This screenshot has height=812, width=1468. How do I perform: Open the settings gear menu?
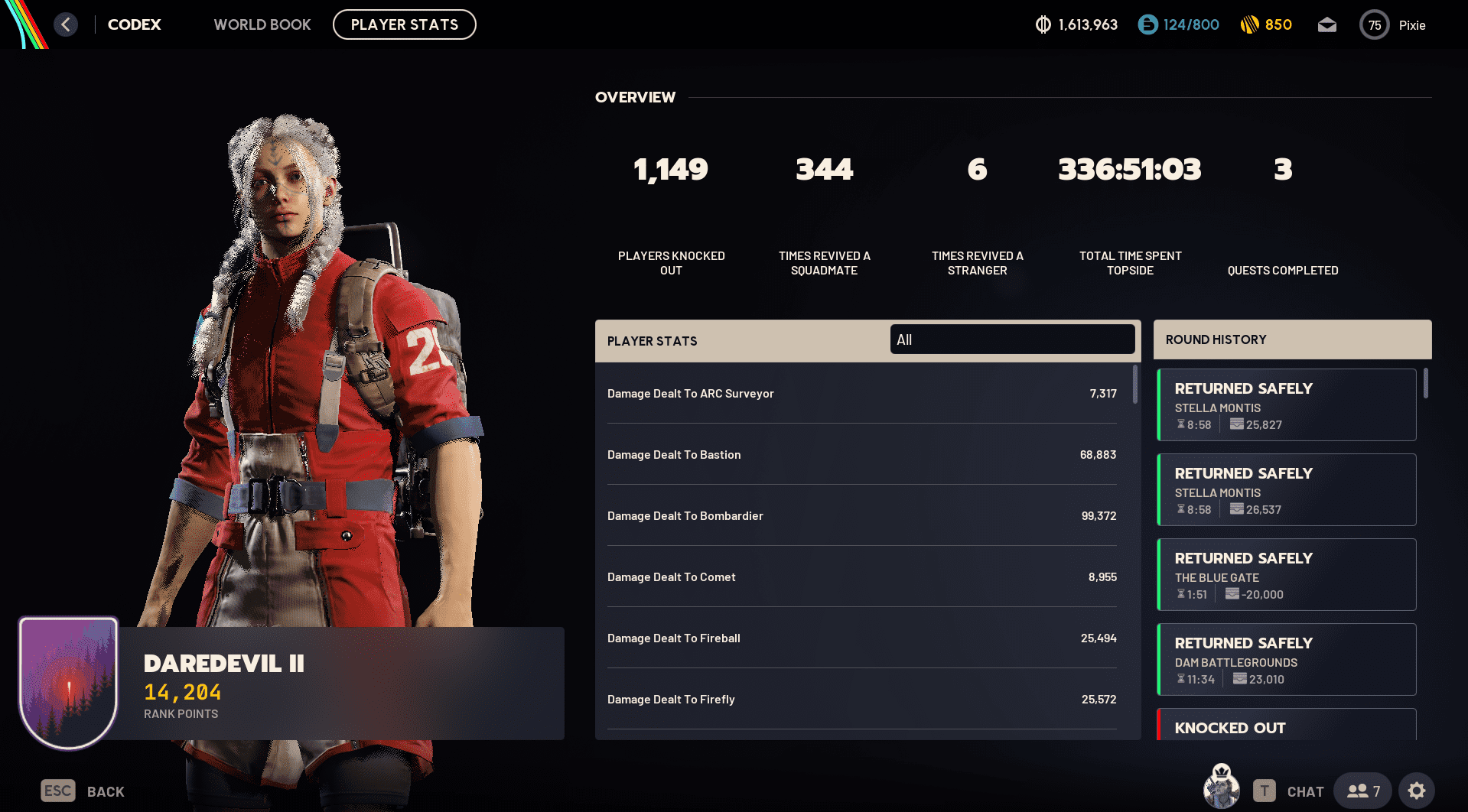point(1418,790)
